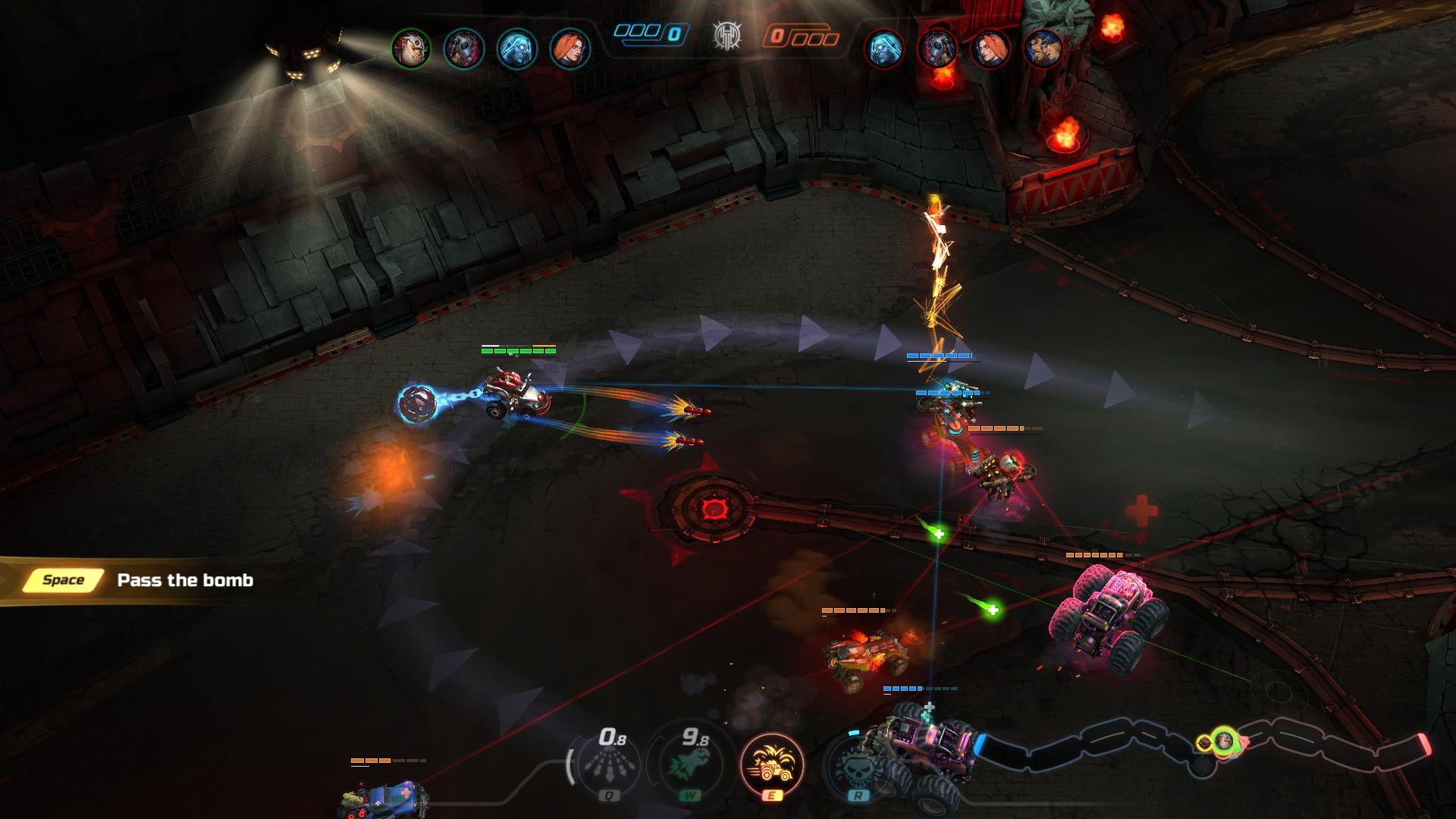Screen dimensions: 1456x819
Task: Pick the red team red-haired woman portrait
Action: (x=990, y=49)
